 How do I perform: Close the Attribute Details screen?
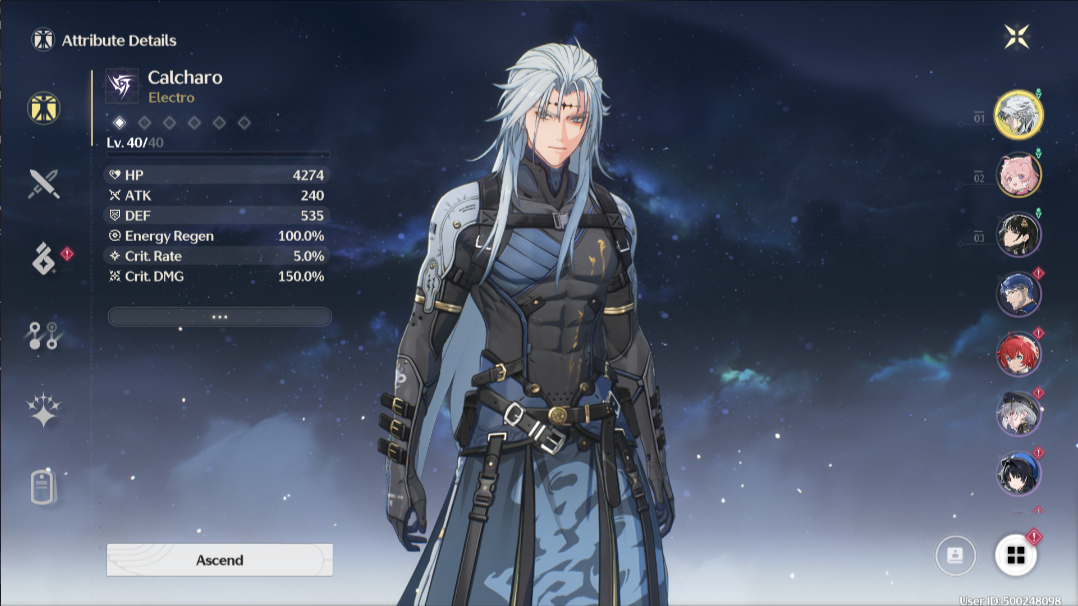(x=1016, y=37)
